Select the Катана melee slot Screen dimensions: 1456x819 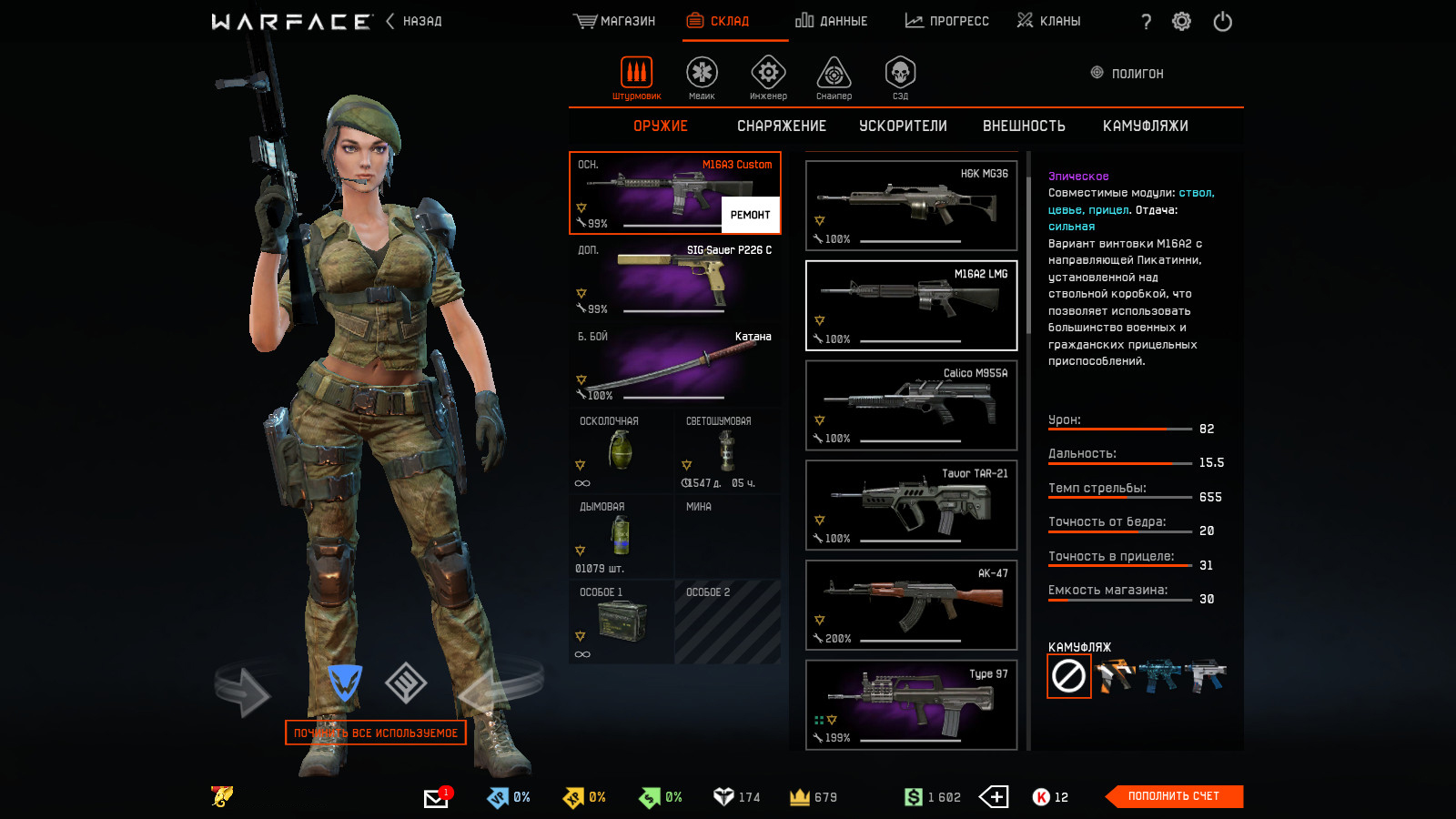click(x=674, y=366)
